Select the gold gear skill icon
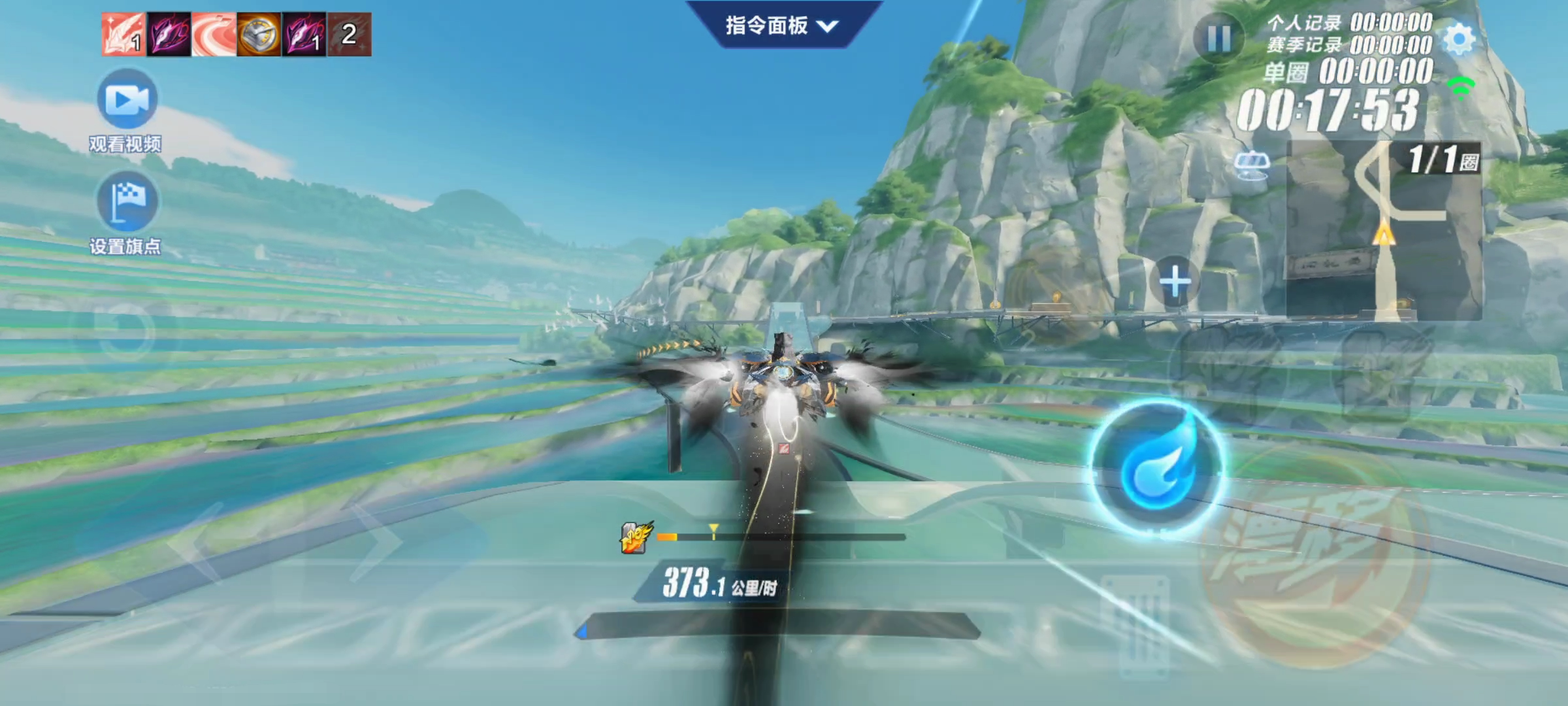 click(x=258, y=34)
